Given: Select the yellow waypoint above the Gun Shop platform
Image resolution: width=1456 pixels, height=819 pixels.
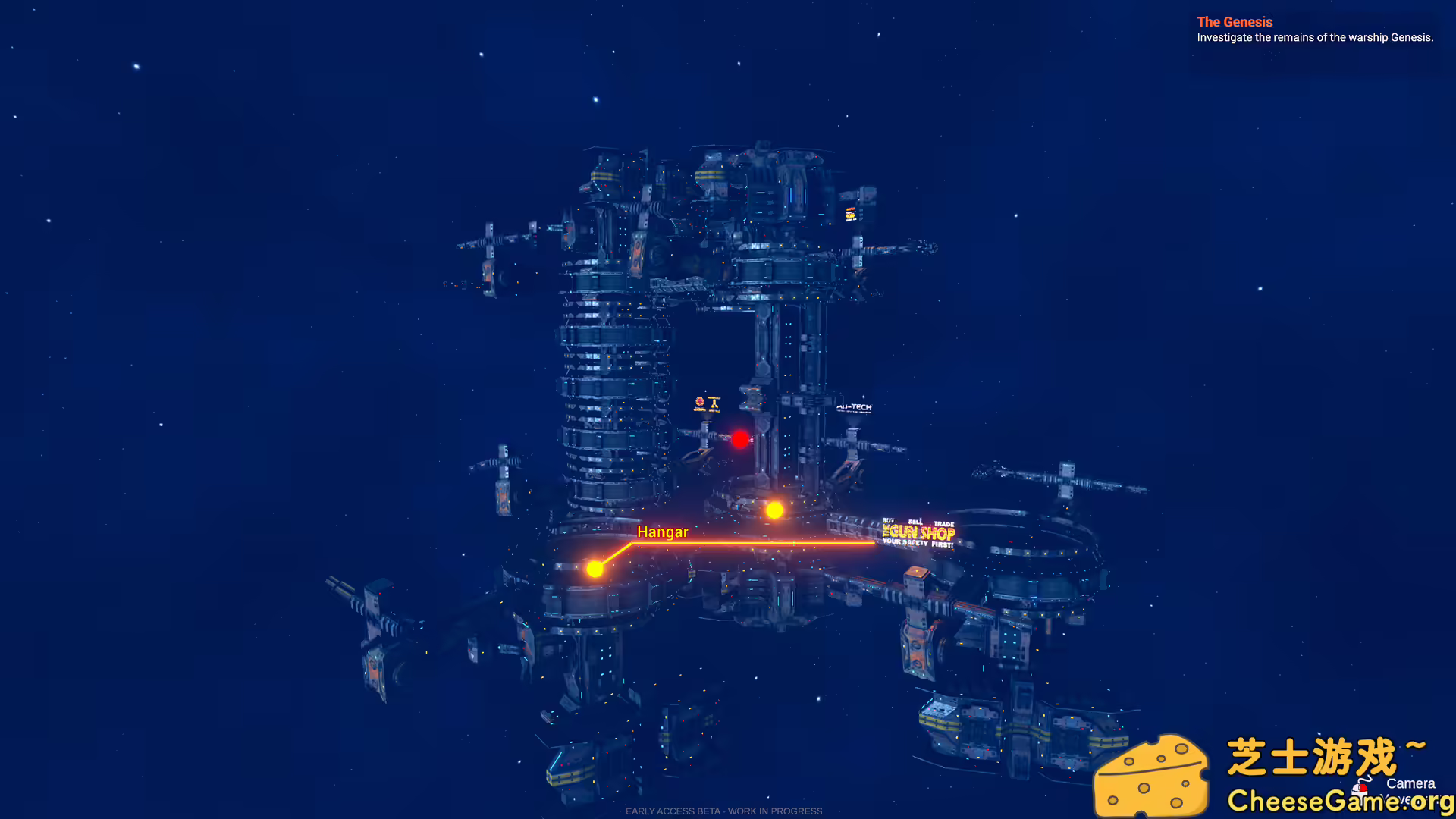Looking at the screenshot, I should pos(774,510).
